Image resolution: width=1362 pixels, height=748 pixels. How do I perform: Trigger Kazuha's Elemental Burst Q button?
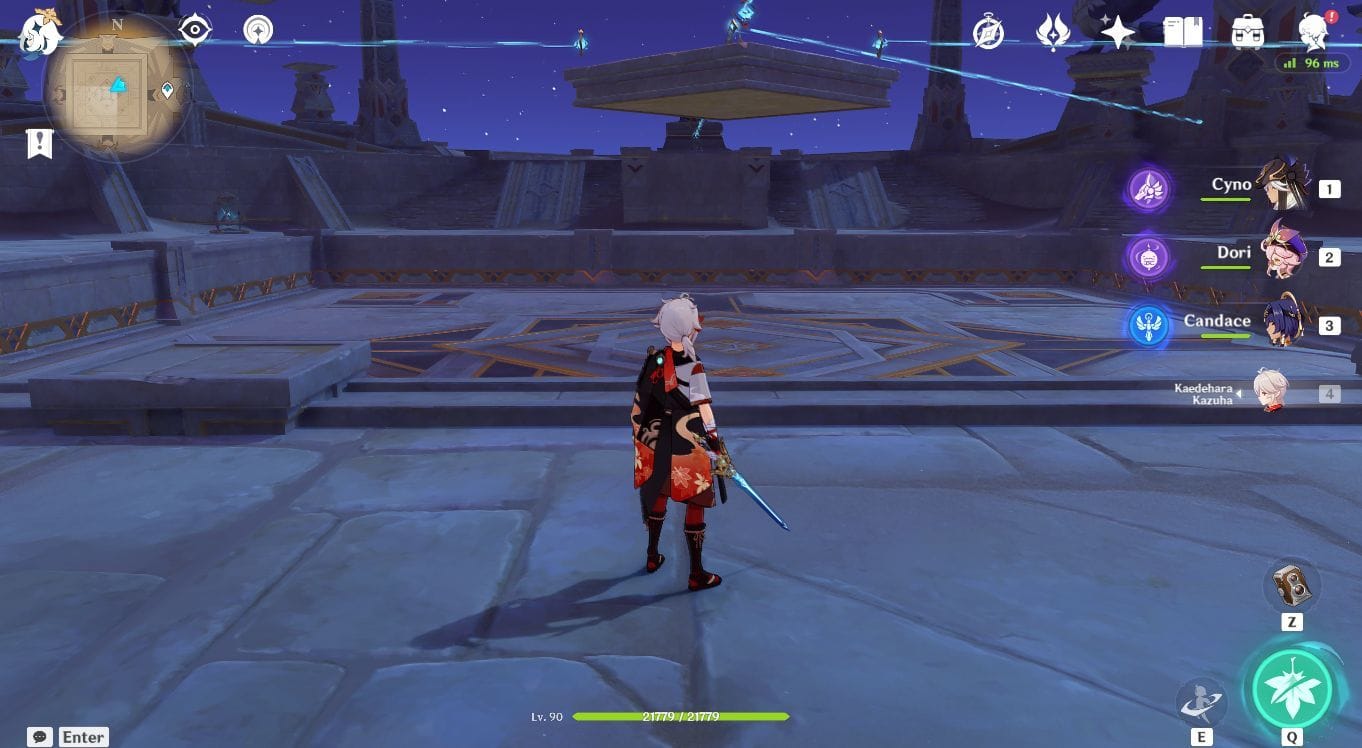coord(1293,689)
